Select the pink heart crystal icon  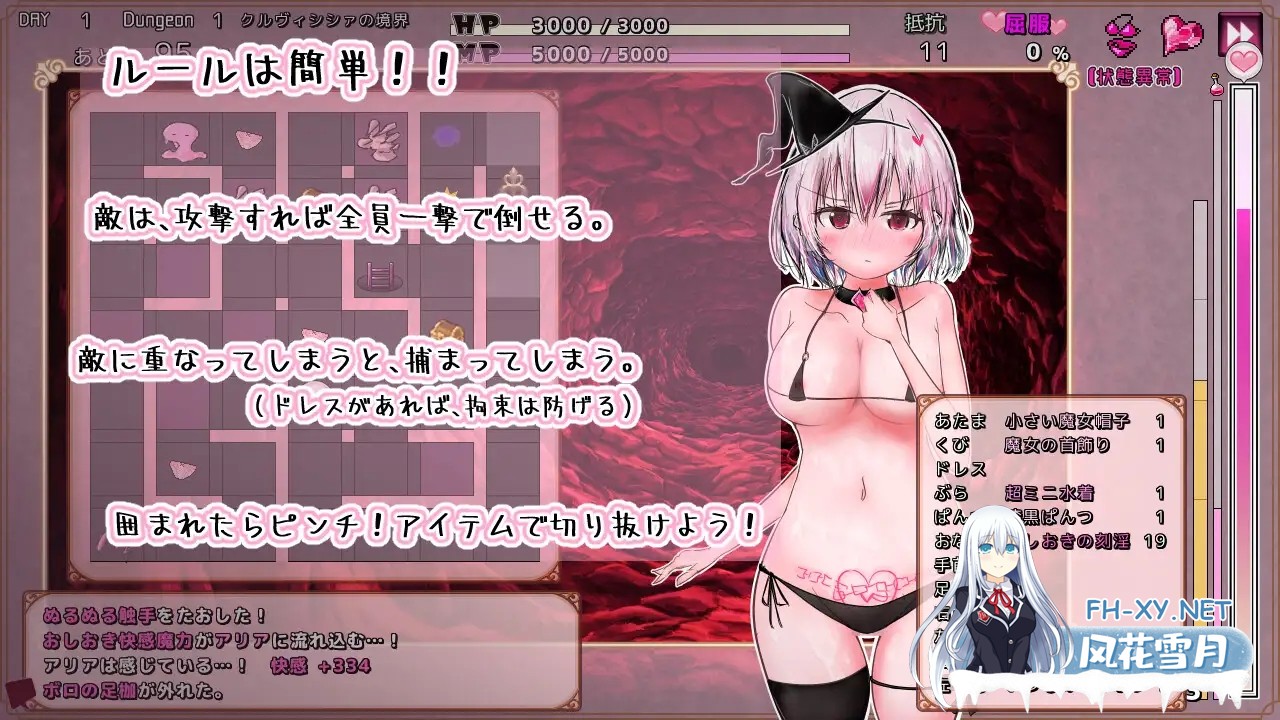pyautogui.click(x=1182, y=34)
